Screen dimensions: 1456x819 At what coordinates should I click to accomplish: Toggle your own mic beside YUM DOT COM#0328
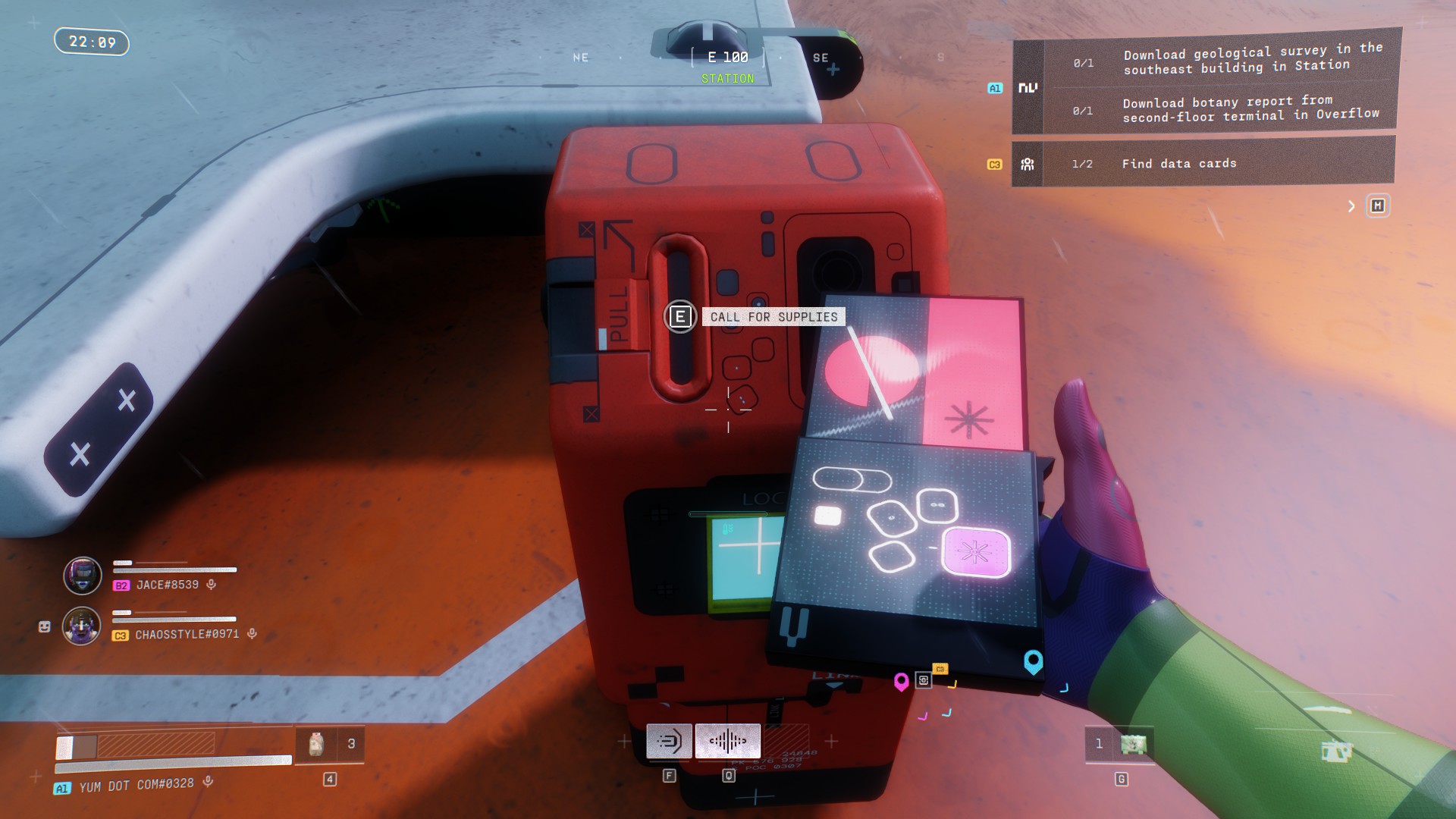coord(208,782)
